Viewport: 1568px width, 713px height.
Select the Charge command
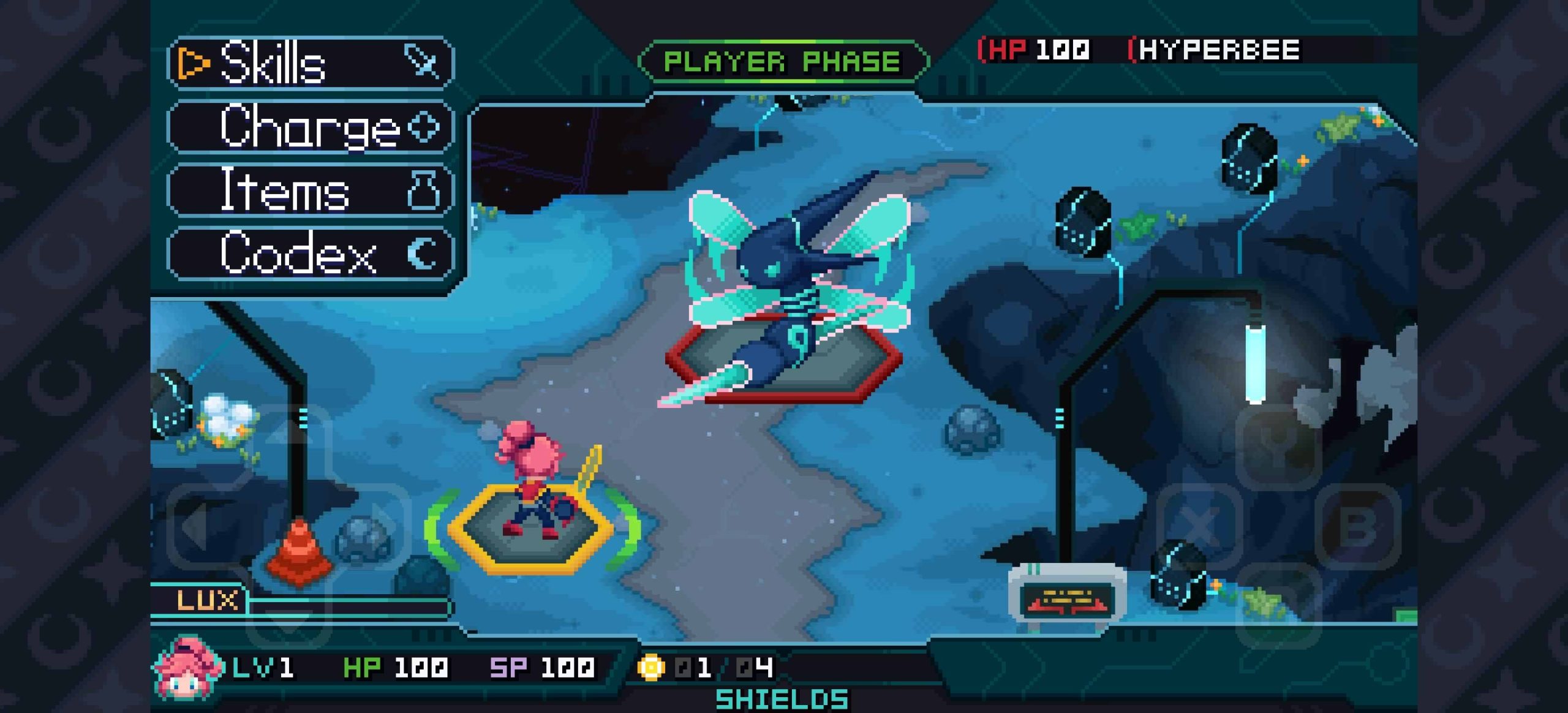point(310,127)
